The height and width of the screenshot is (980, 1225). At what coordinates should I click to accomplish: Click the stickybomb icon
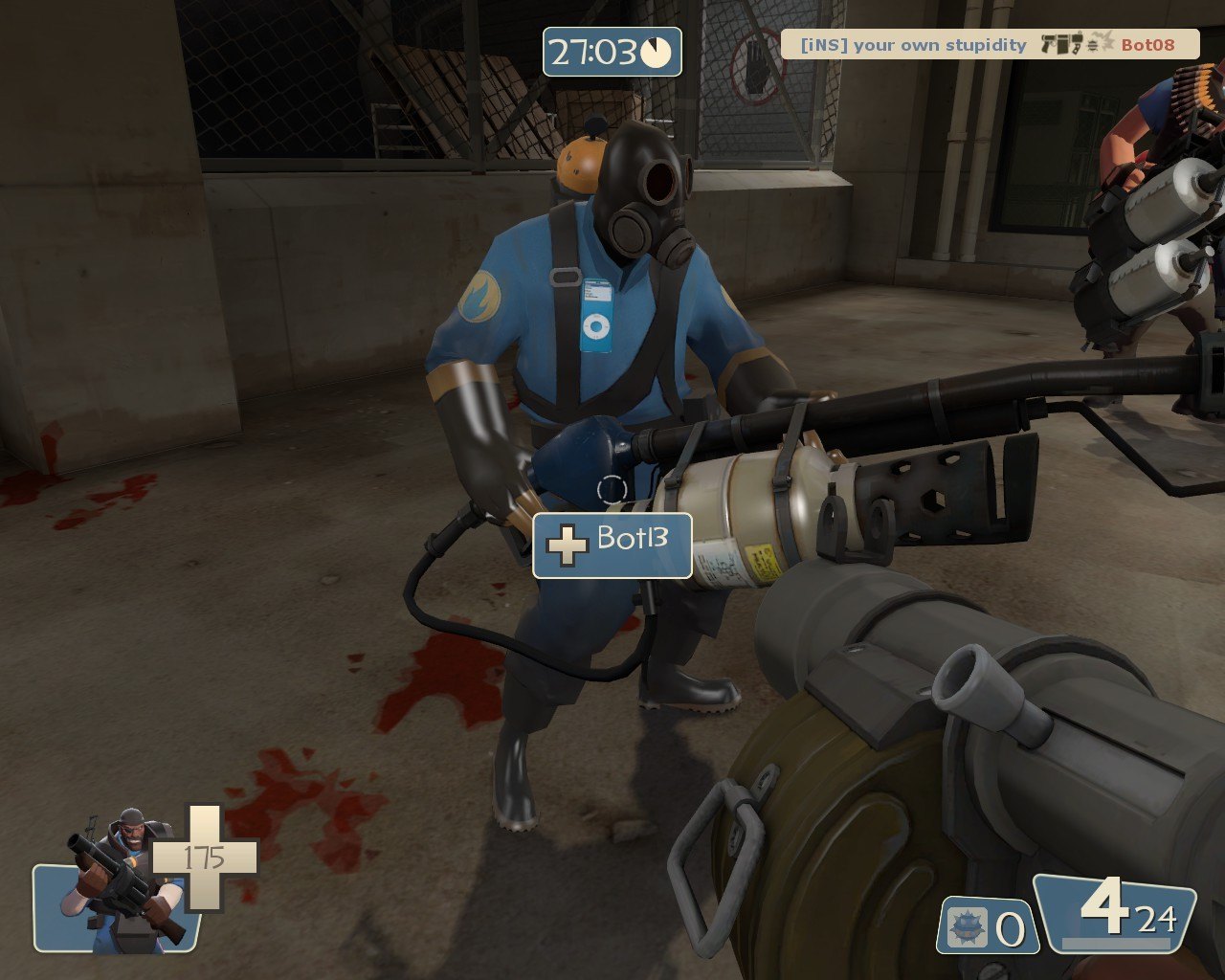click(965, 926)
